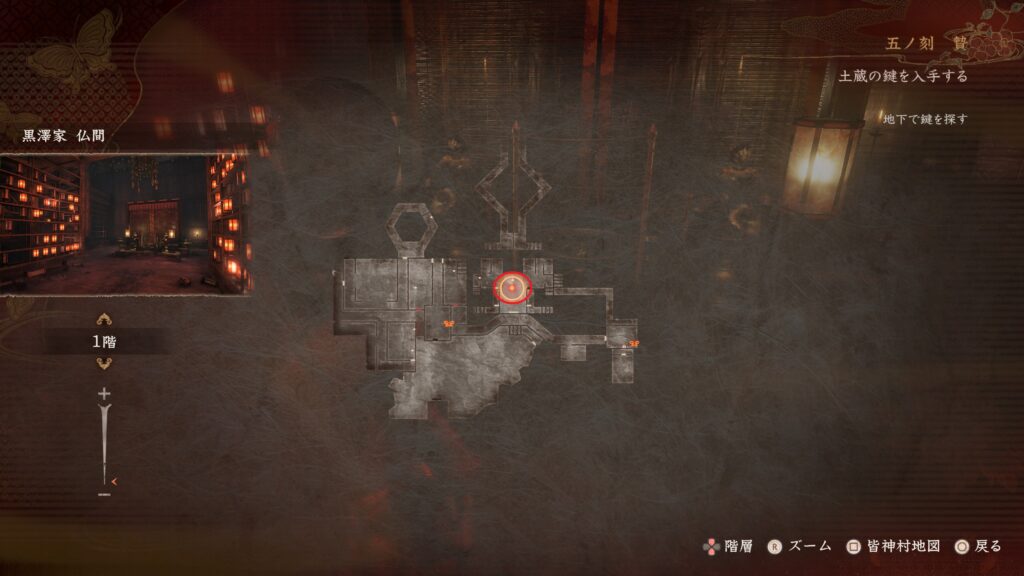Go up one floor with the upper arrow

point(103,321)
